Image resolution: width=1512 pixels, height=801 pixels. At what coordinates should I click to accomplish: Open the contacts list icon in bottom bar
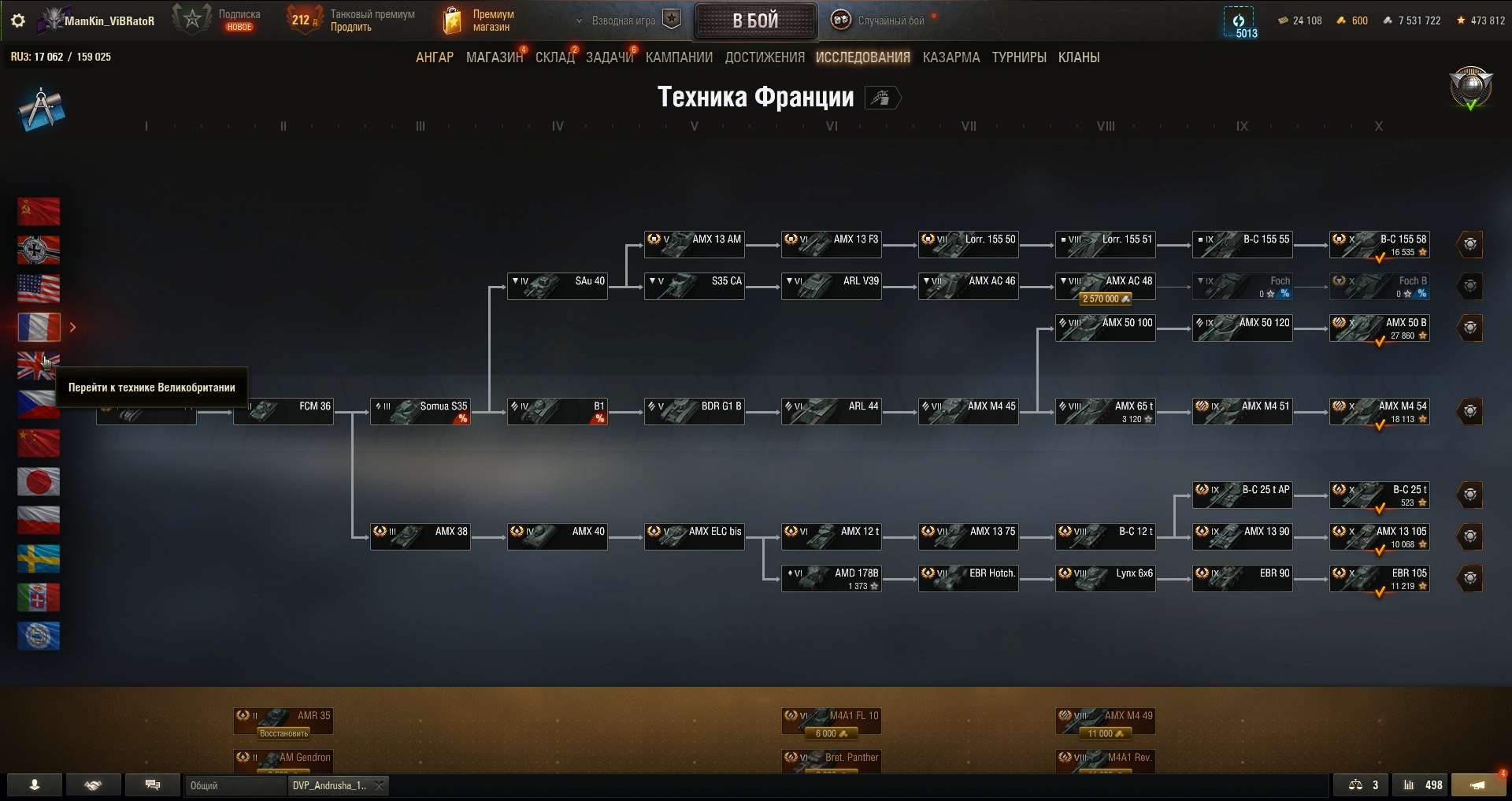(x=33, y=785)
